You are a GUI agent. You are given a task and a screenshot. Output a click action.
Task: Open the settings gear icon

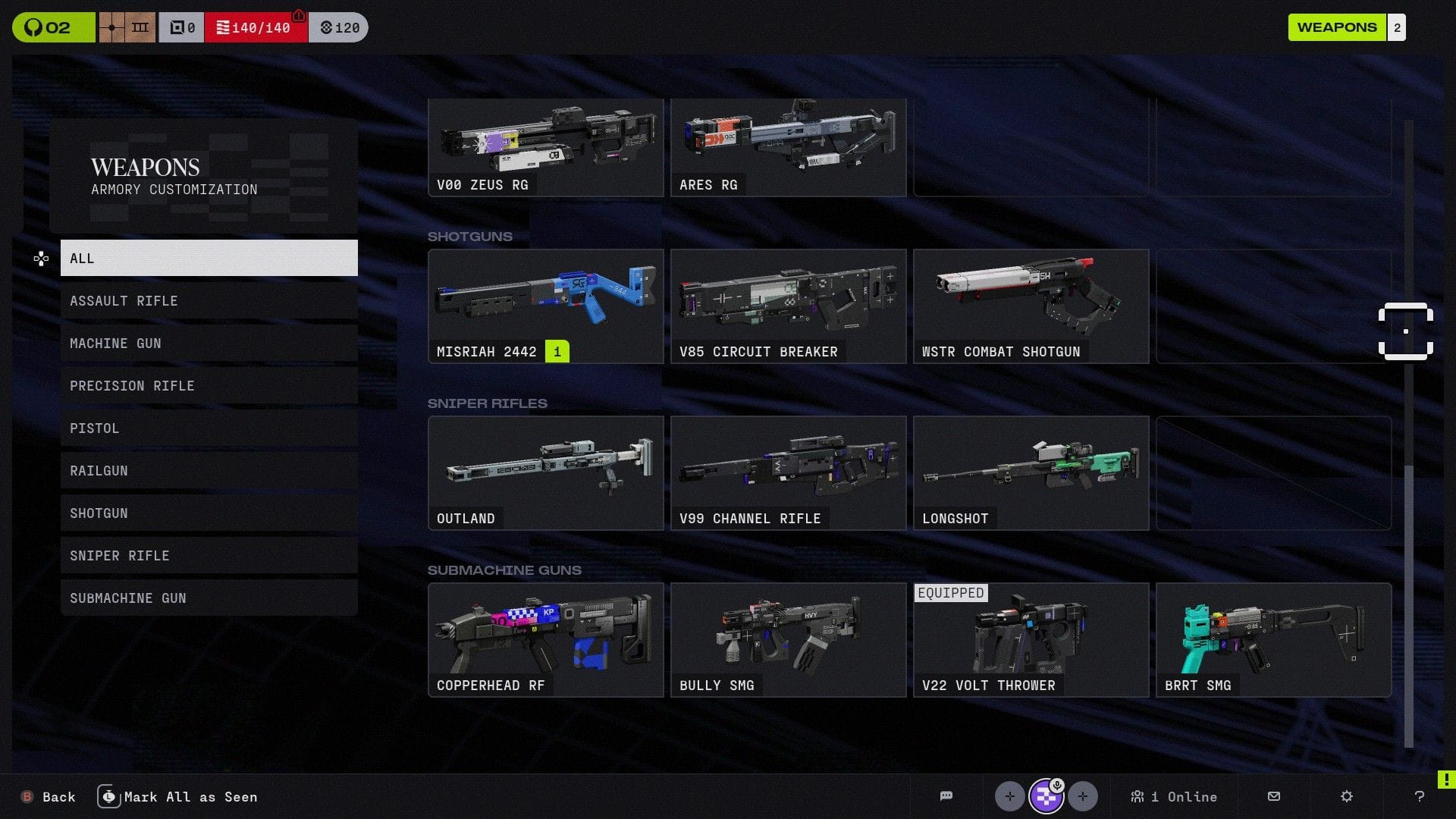point(1346,796)
